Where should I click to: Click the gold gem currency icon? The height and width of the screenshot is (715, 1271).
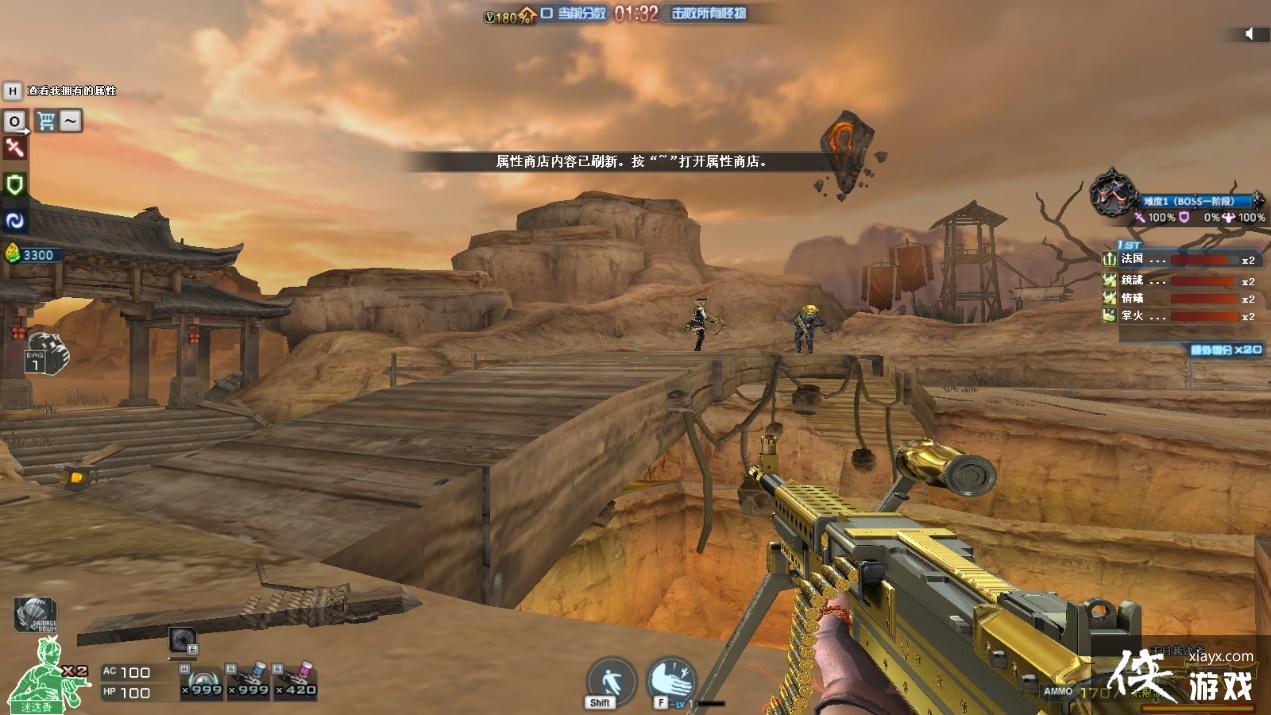click(x=13, y=254)
